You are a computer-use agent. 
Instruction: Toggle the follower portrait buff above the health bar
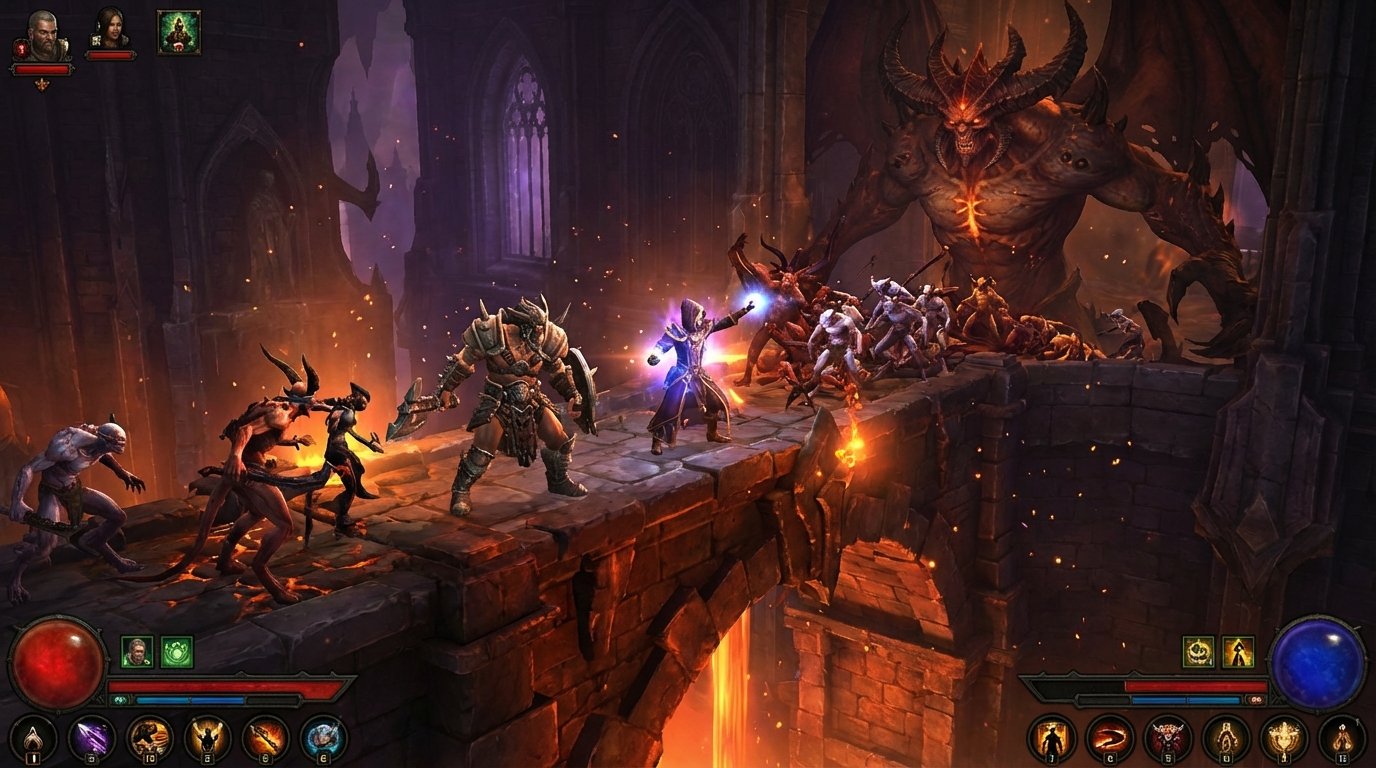tap(137, 652)
